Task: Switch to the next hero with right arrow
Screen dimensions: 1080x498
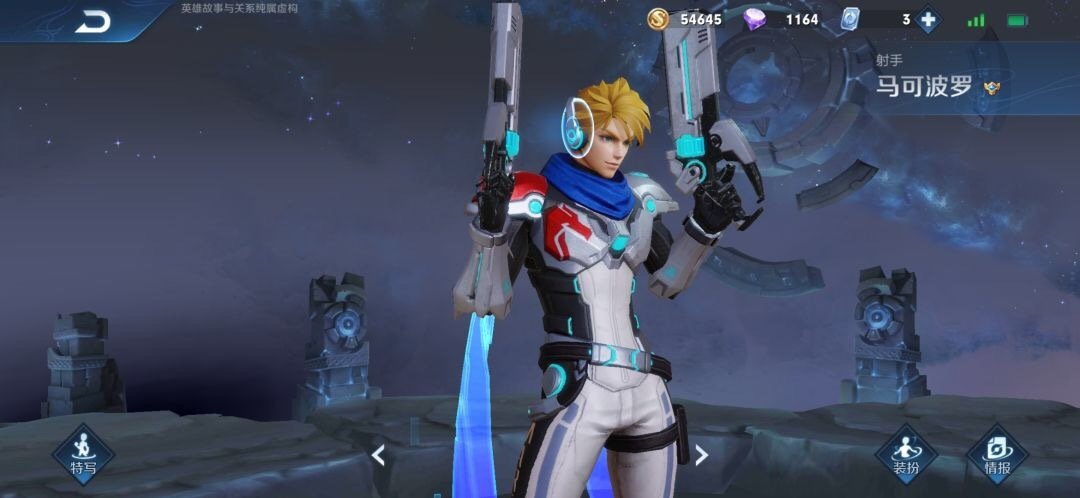Action: (x=701, y=455)
